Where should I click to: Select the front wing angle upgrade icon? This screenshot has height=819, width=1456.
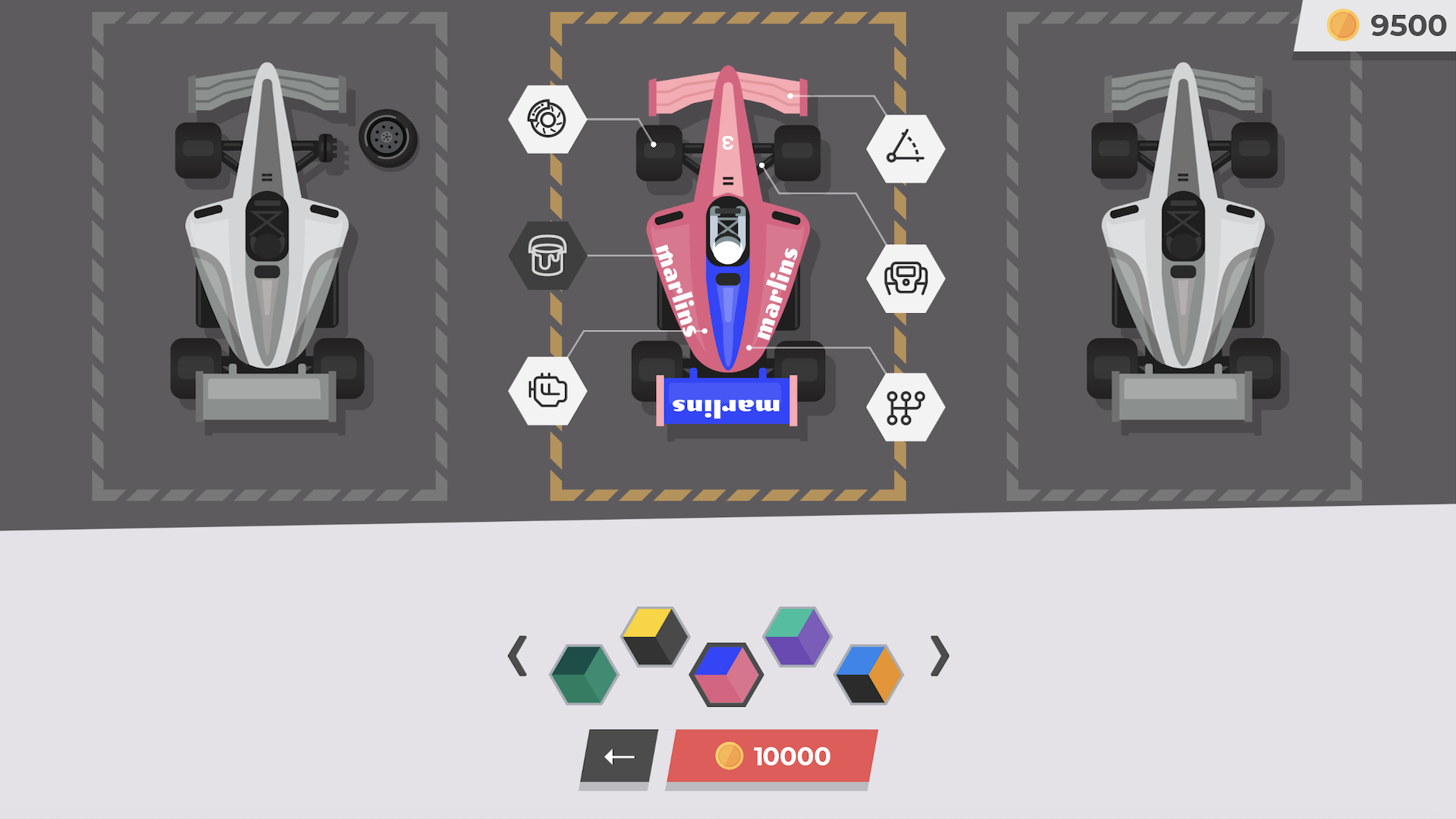907,149
